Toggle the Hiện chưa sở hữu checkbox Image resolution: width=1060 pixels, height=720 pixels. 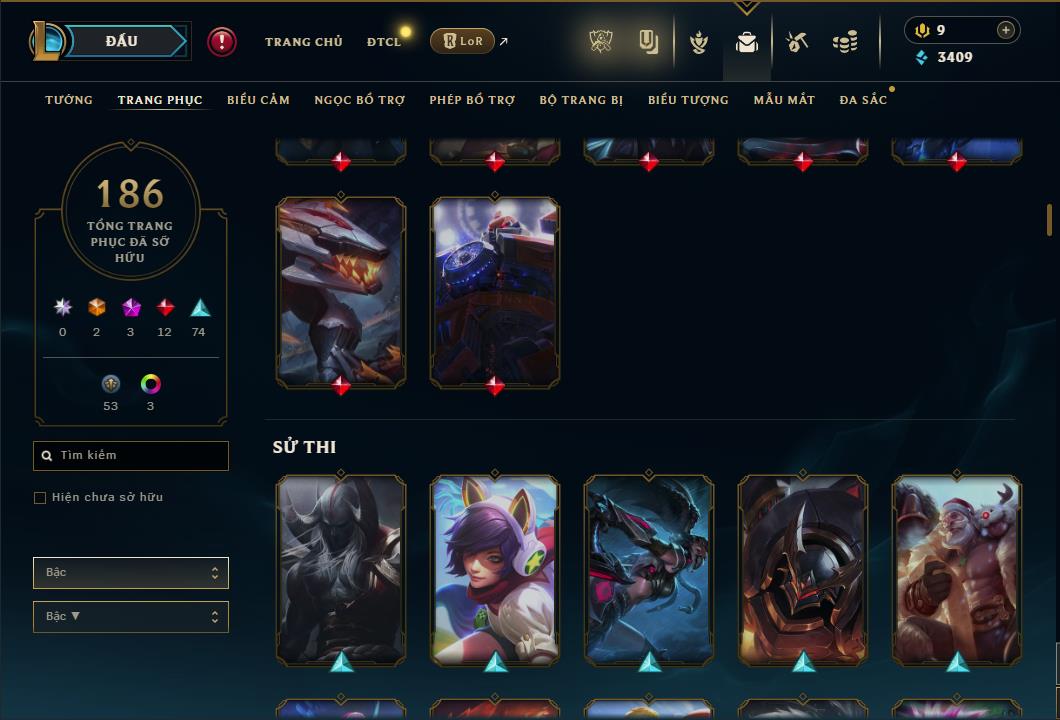pyautogui.click(x=40, y=498)
